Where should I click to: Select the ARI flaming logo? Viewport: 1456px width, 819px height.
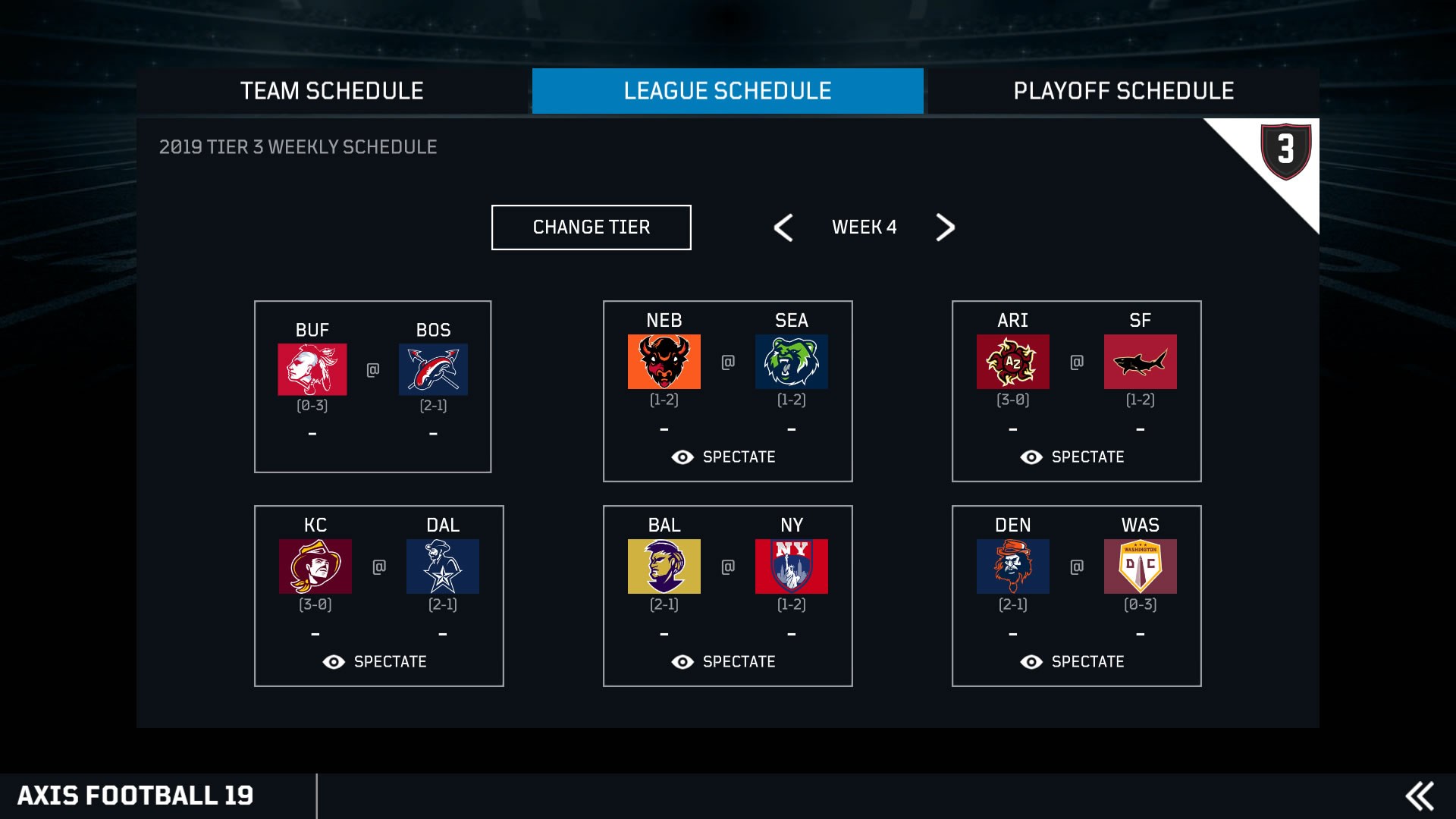coord(1012,362)
